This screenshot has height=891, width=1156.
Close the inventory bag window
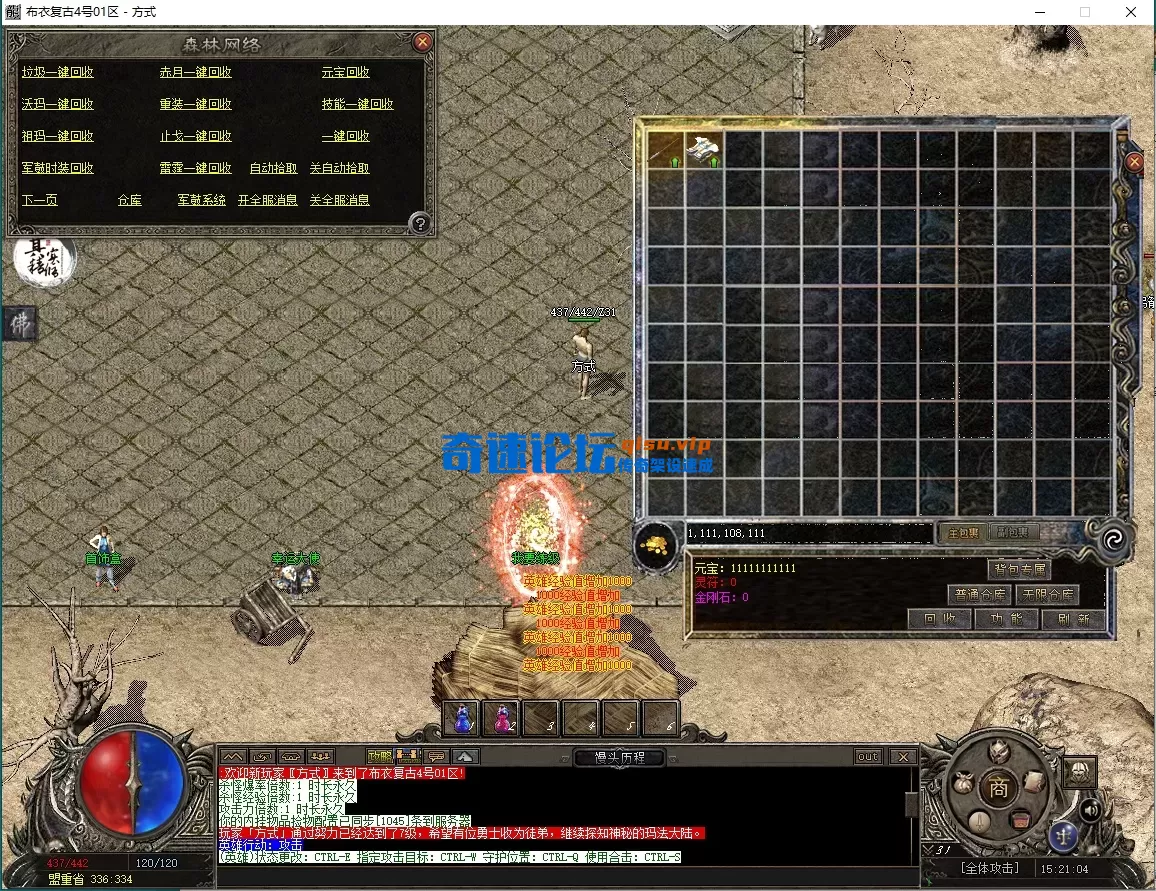click(1134, 162)
